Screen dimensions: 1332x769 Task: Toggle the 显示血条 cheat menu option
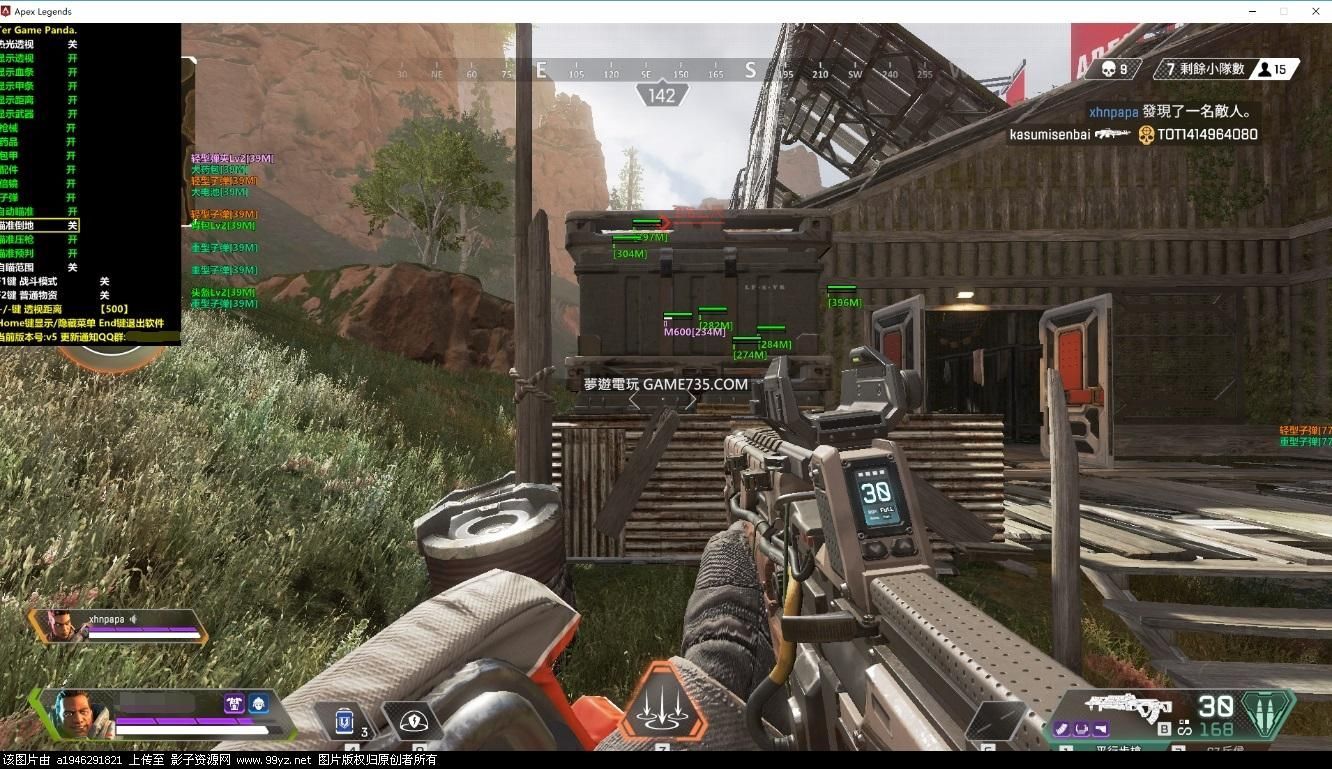click(x=40, y=72)
